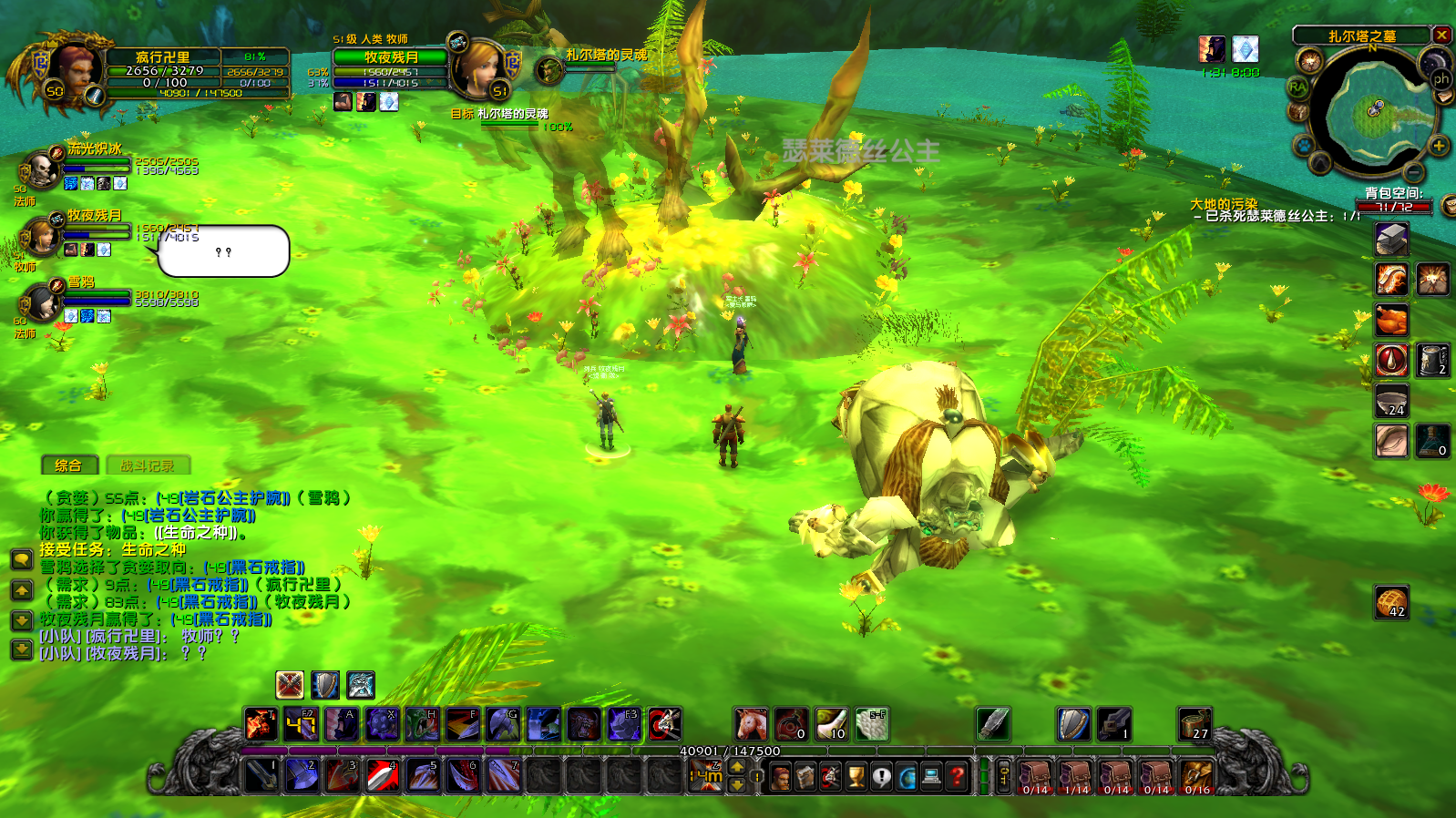Zoom out the minimap with the minus button

[1413, 171]
